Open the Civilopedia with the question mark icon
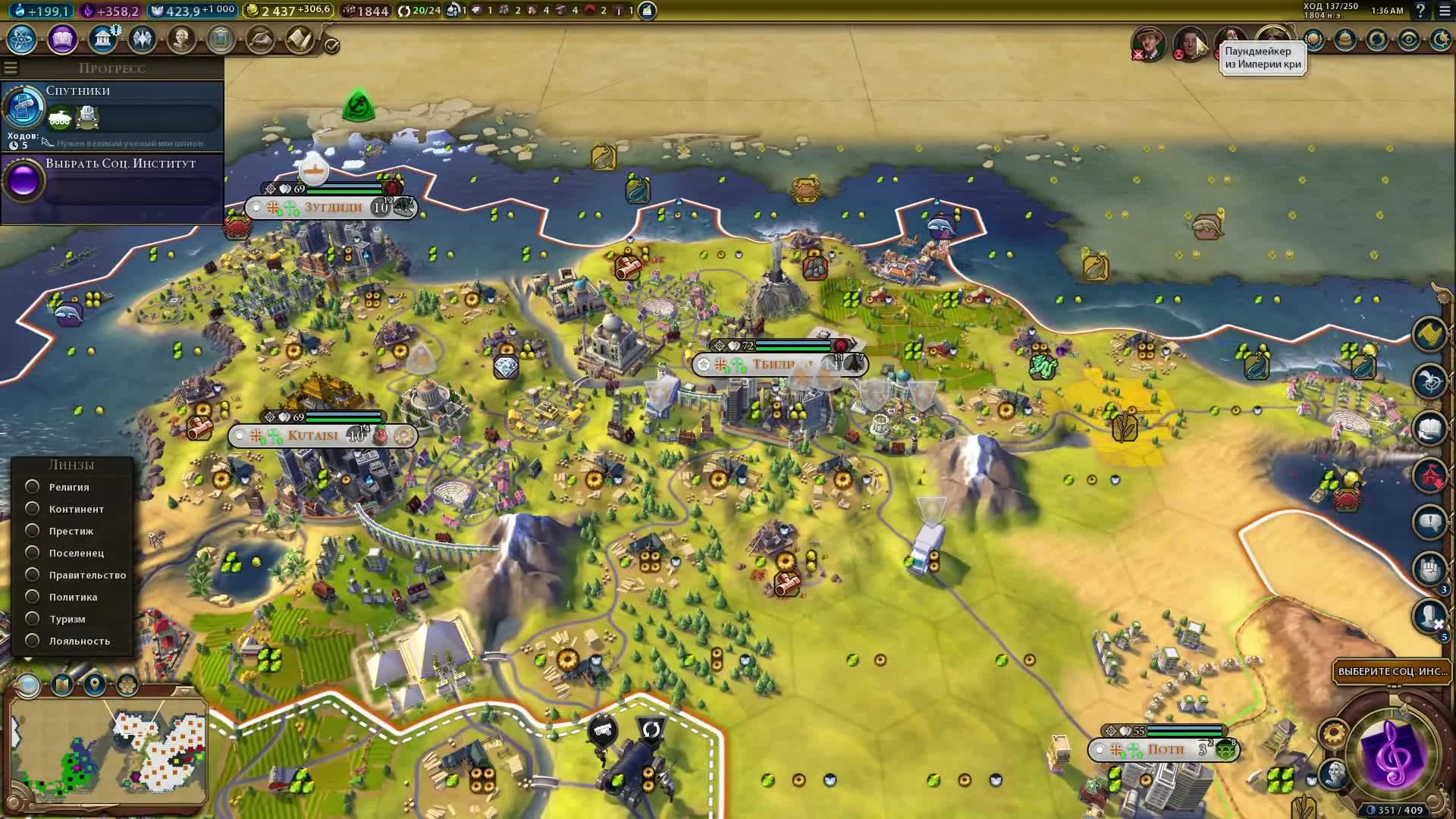 [x=1421, y=11]
